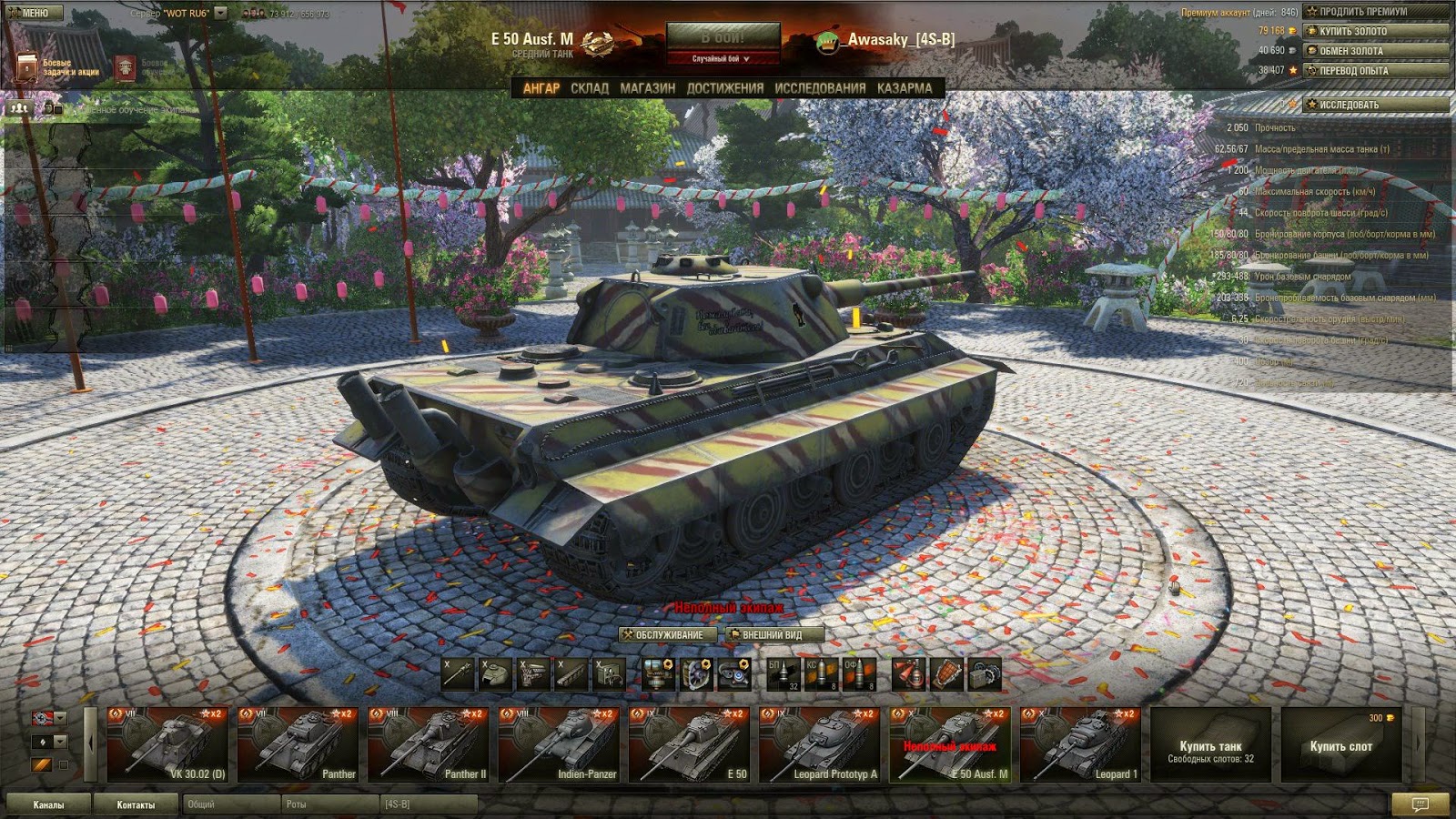Toggle the checkbox beside the orange camo swatch
Image resolution: width=1456 pixels, height=819 pixels.
[64, 764]
